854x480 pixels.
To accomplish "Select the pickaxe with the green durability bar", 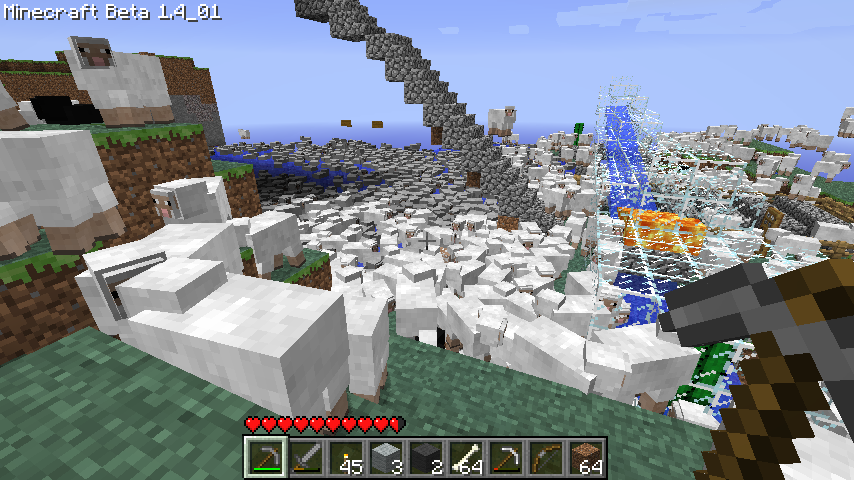I will click(x=266, y=458).
